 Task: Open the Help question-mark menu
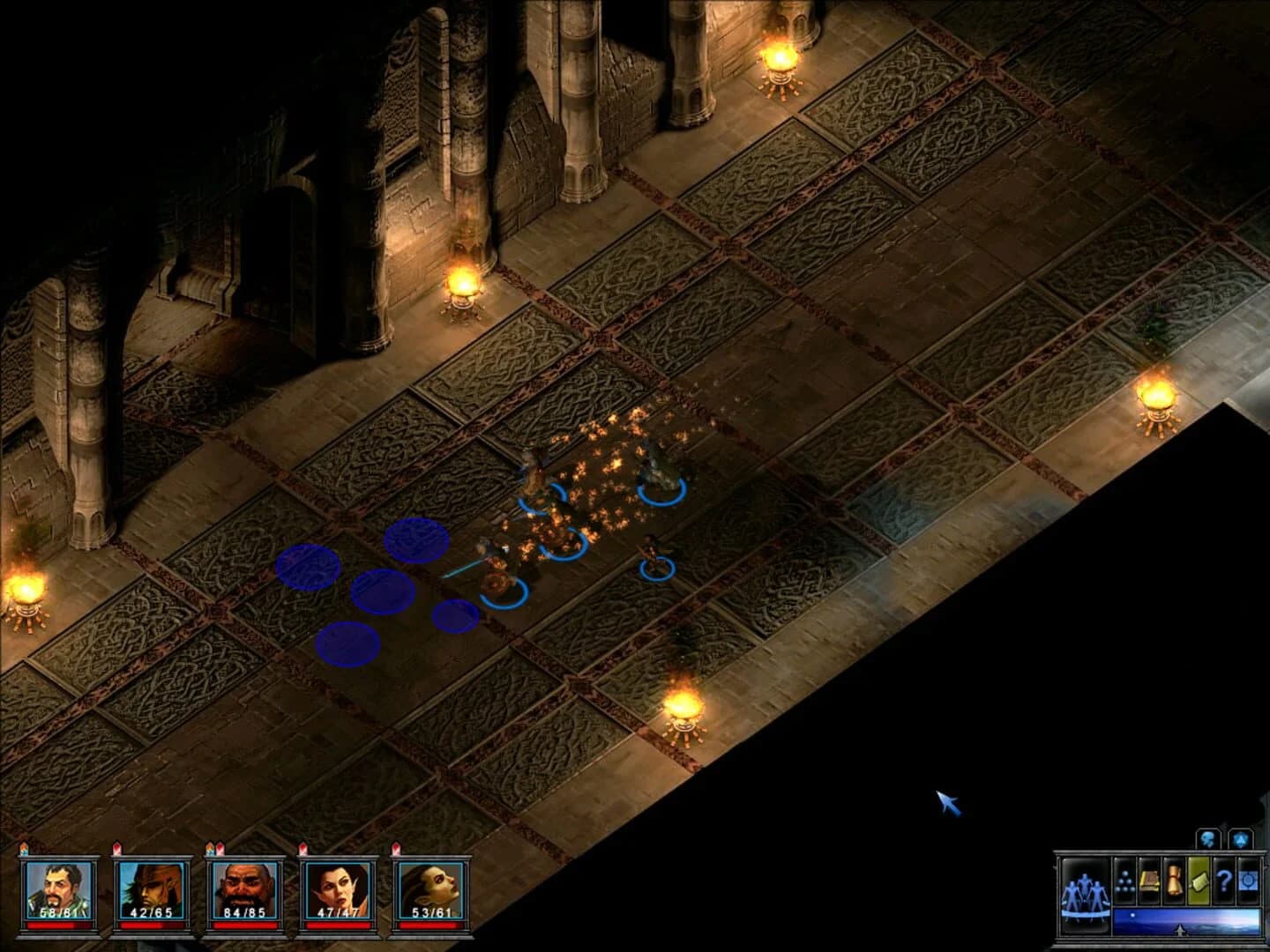pos(1222,882)
